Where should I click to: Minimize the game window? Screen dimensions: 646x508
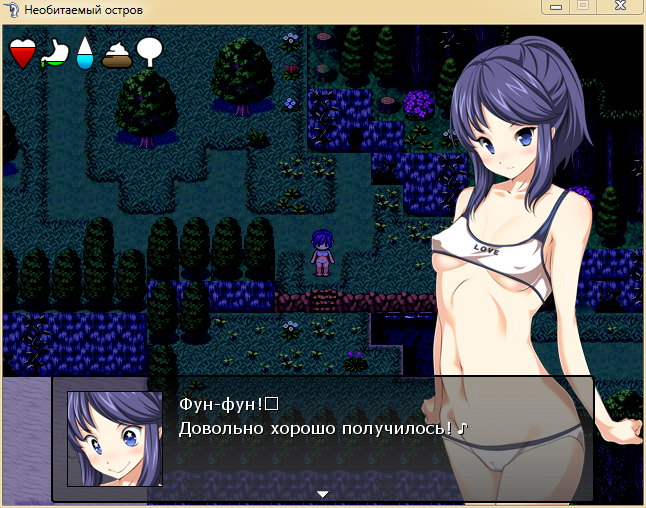point(556,7)
